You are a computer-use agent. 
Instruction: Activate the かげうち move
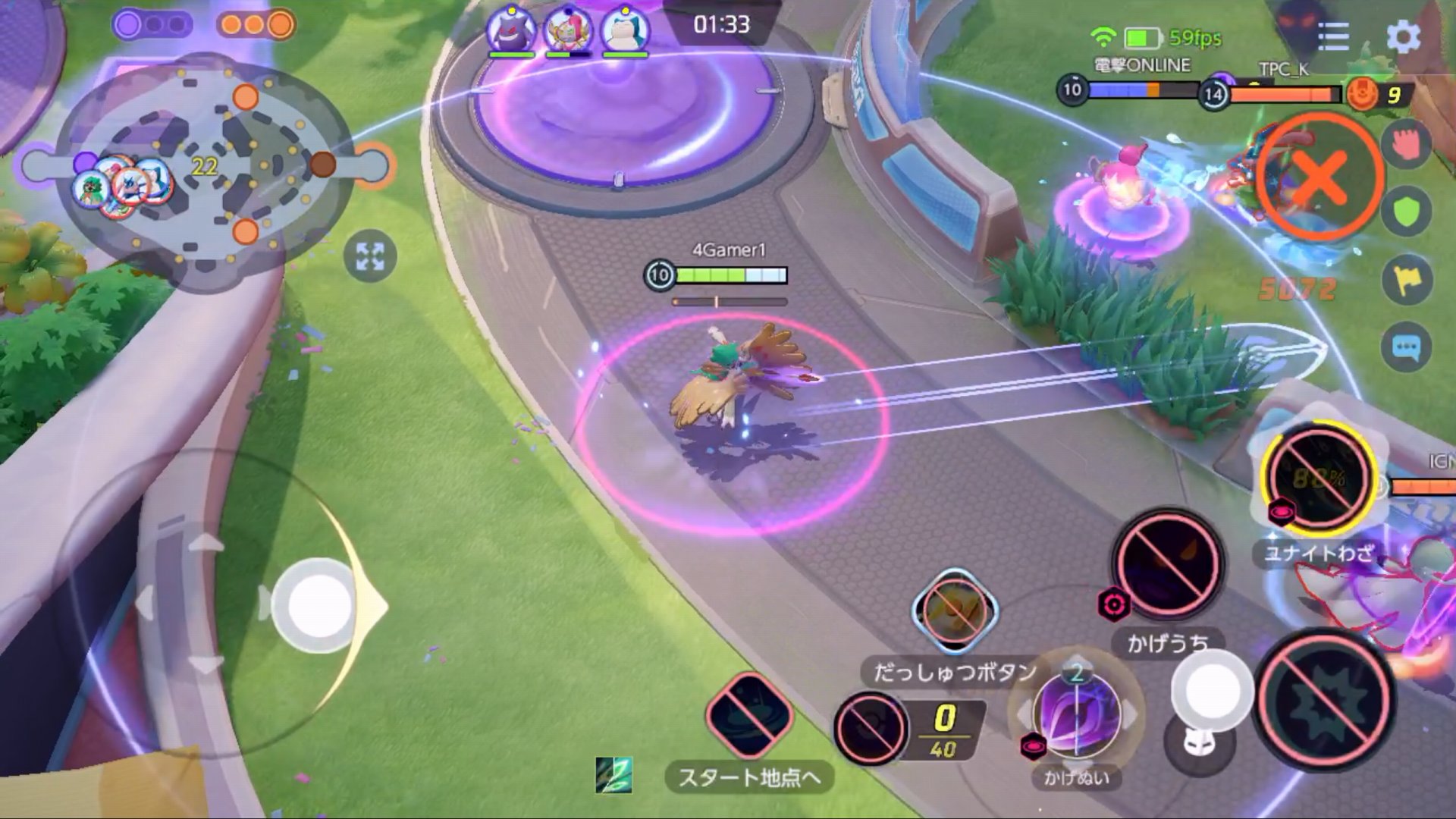click(1168, 565)
